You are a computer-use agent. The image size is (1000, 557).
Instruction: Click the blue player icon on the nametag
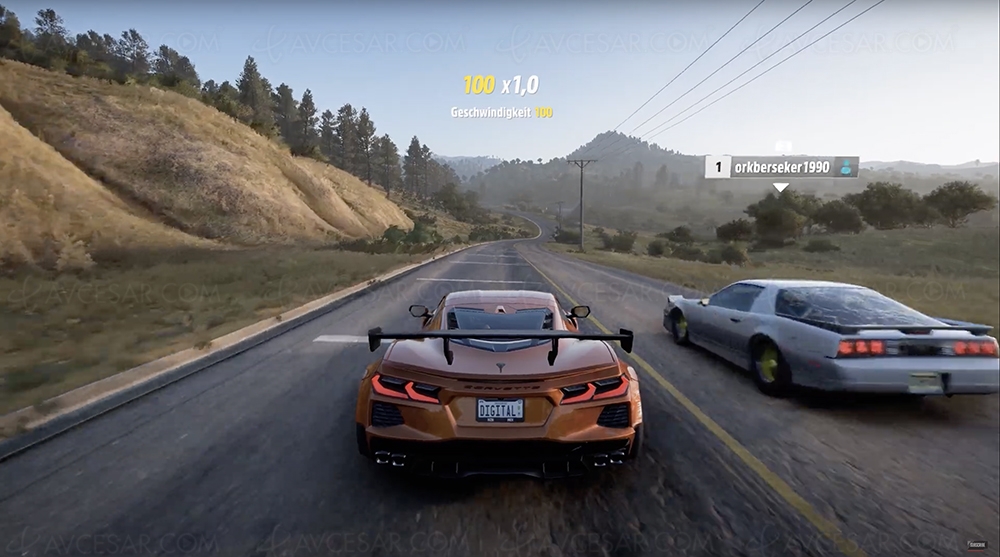click(846, 167)
